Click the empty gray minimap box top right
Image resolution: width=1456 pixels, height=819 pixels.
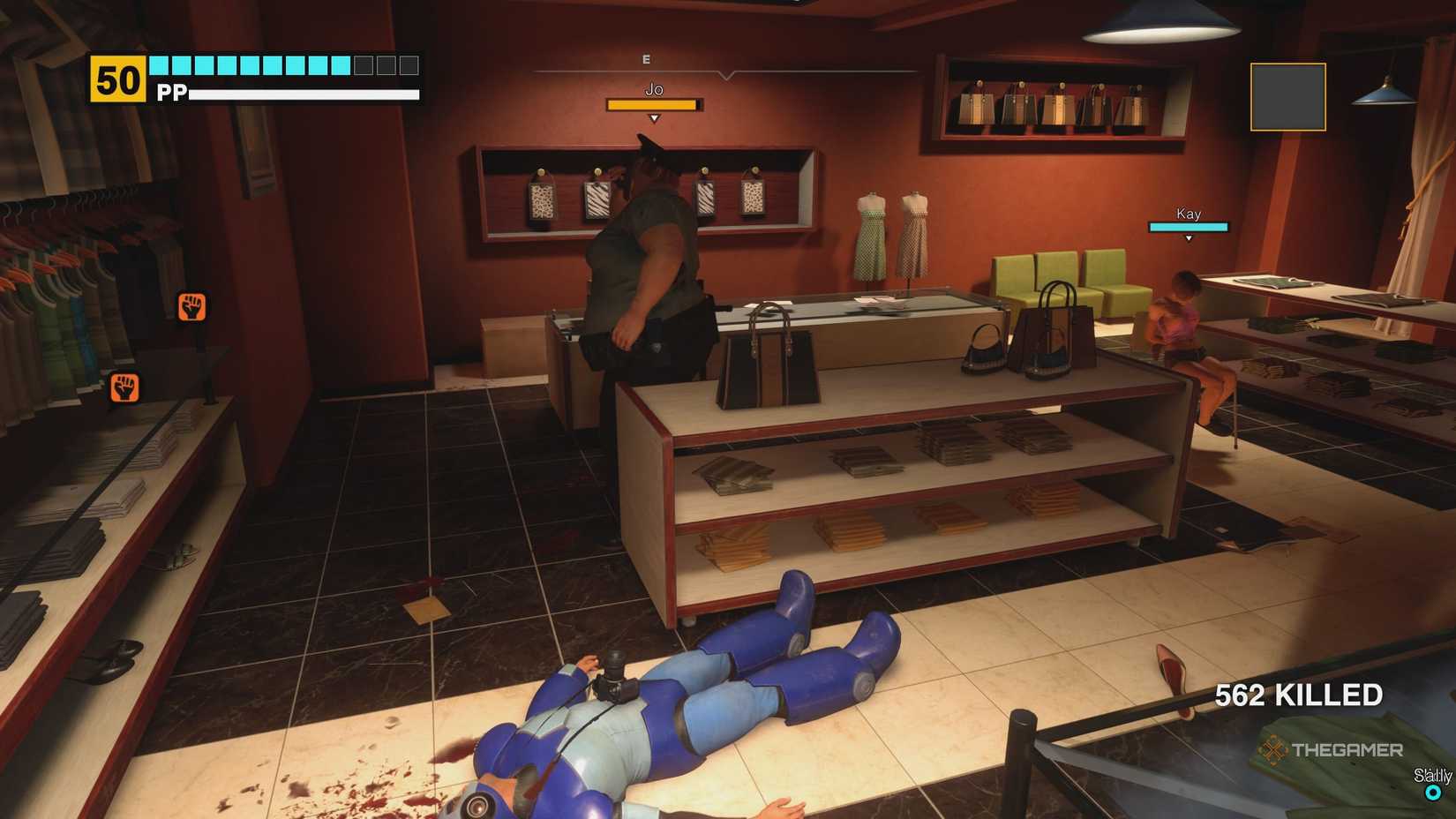1287,97
